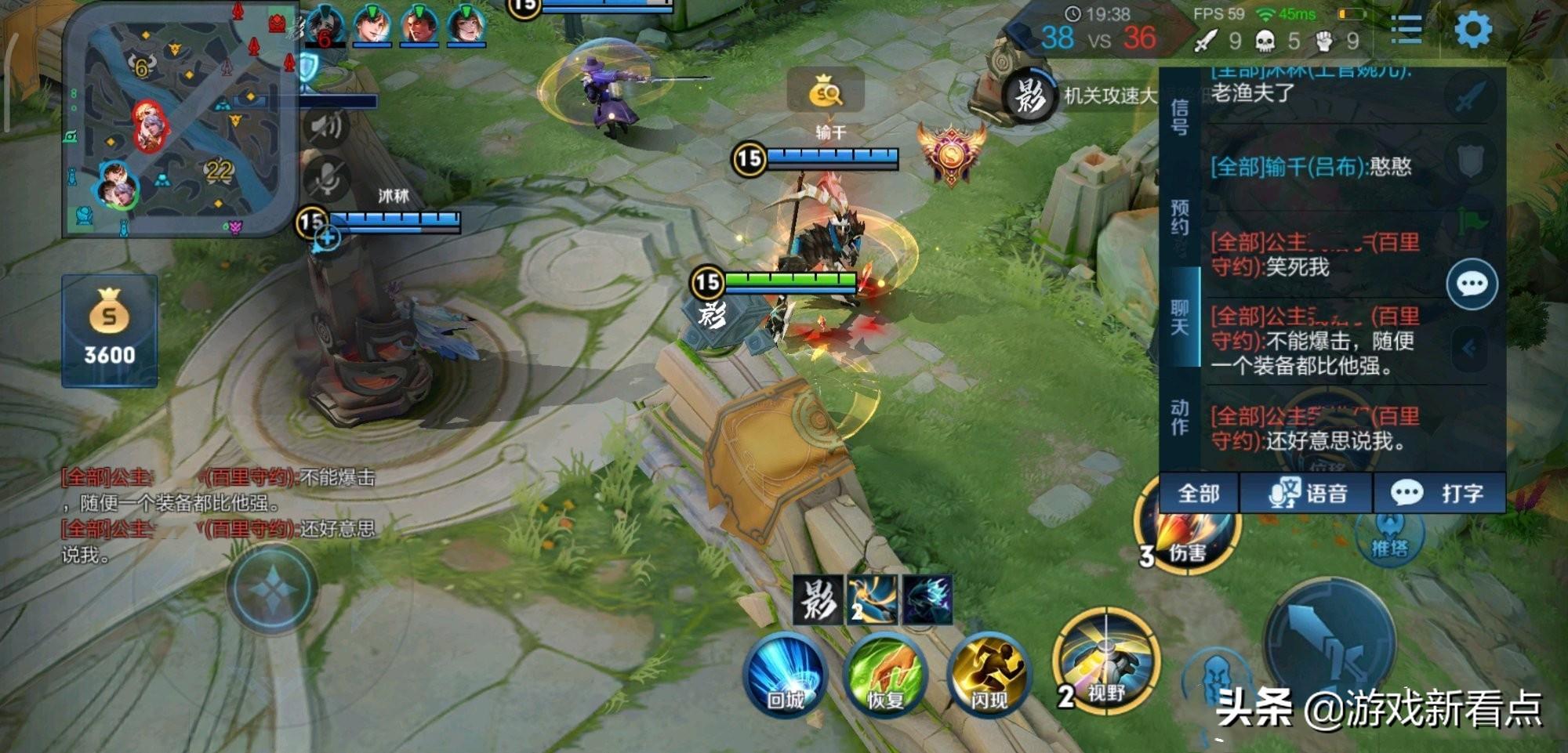
Task: Place a ward with 视野 skill
Action: [x=1105, y=660]
